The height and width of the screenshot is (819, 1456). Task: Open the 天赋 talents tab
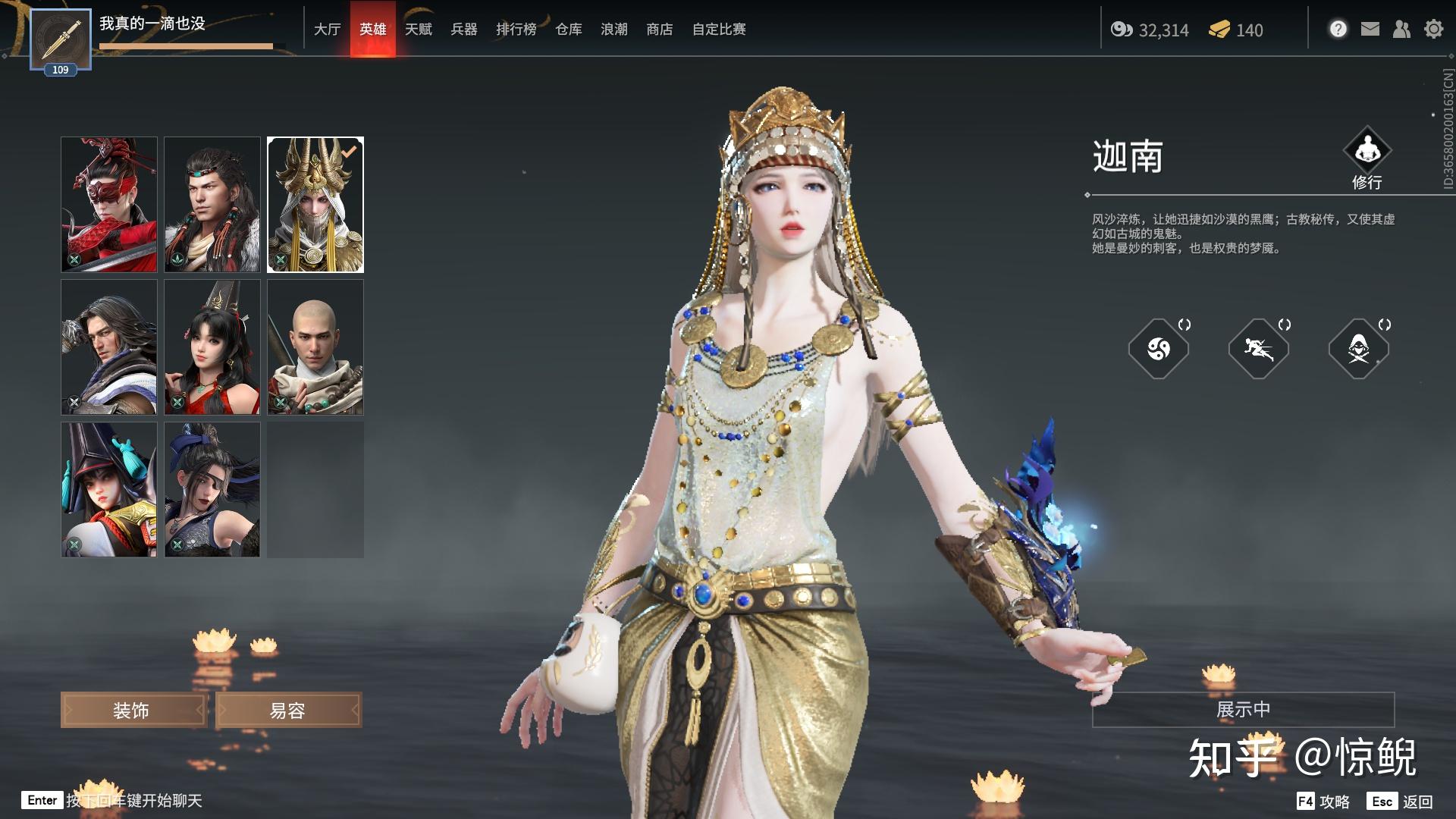[418, 30]
